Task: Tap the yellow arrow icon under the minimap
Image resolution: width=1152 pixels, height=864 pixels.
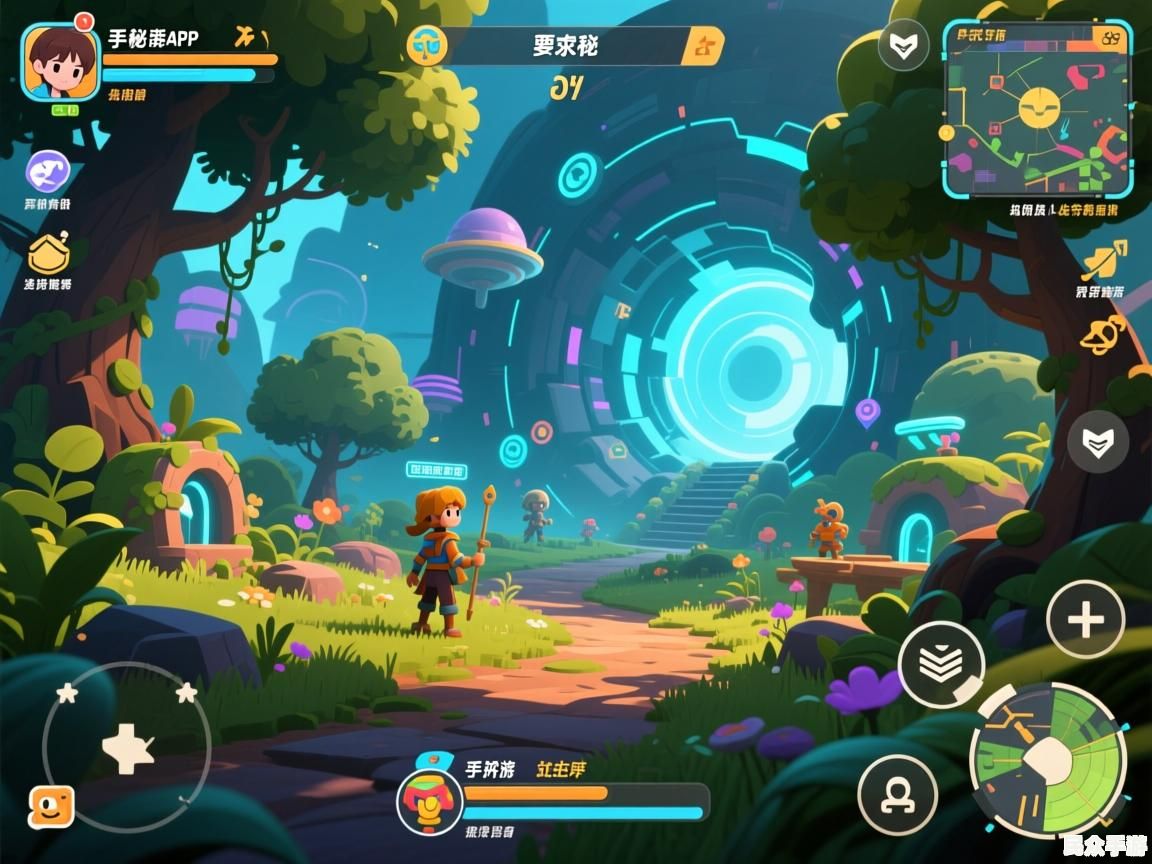Action: coord(1104,260)
